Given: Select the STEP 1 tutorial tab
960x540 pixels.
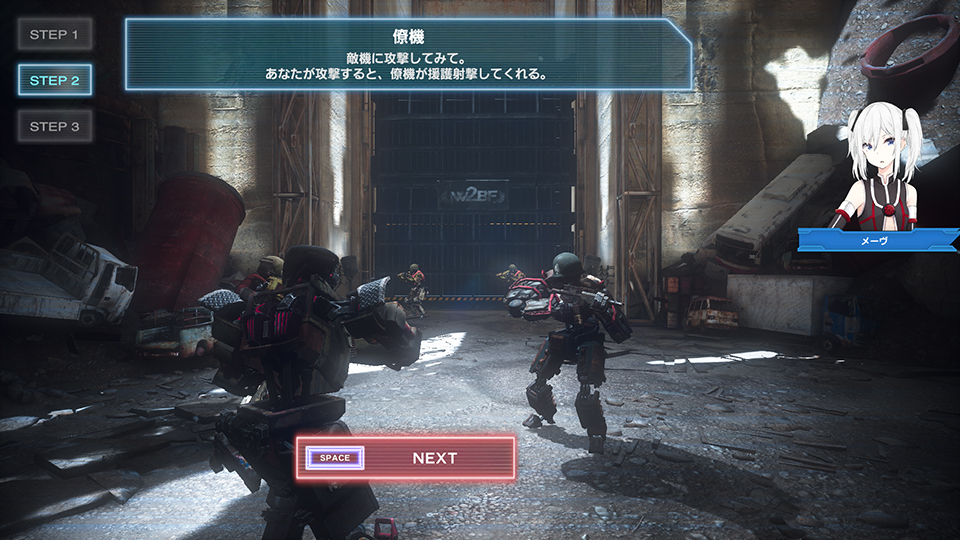Looking at the screenshot, I should [x=55, y=35].
